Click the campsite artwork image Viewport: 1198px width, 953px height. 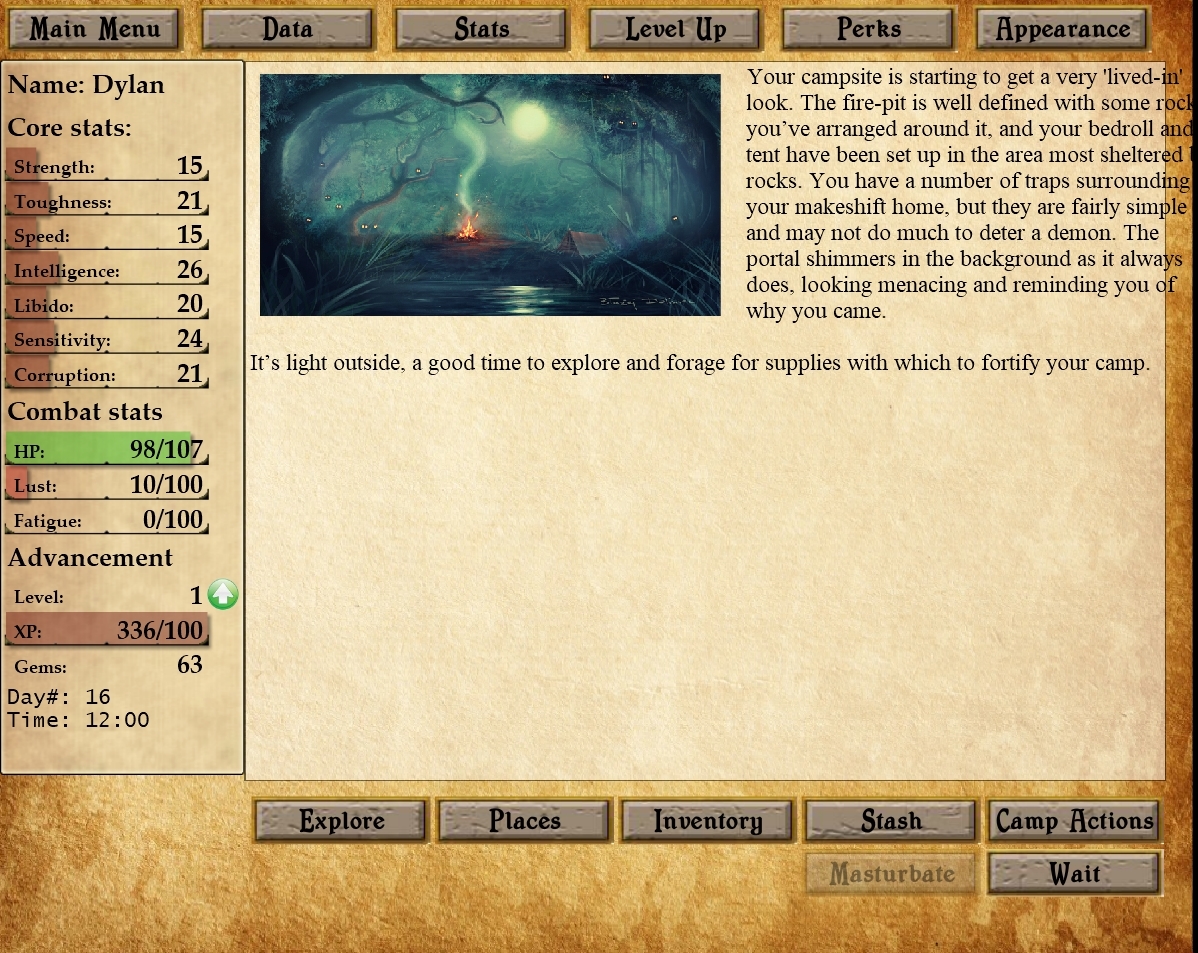tap(490, 195)
